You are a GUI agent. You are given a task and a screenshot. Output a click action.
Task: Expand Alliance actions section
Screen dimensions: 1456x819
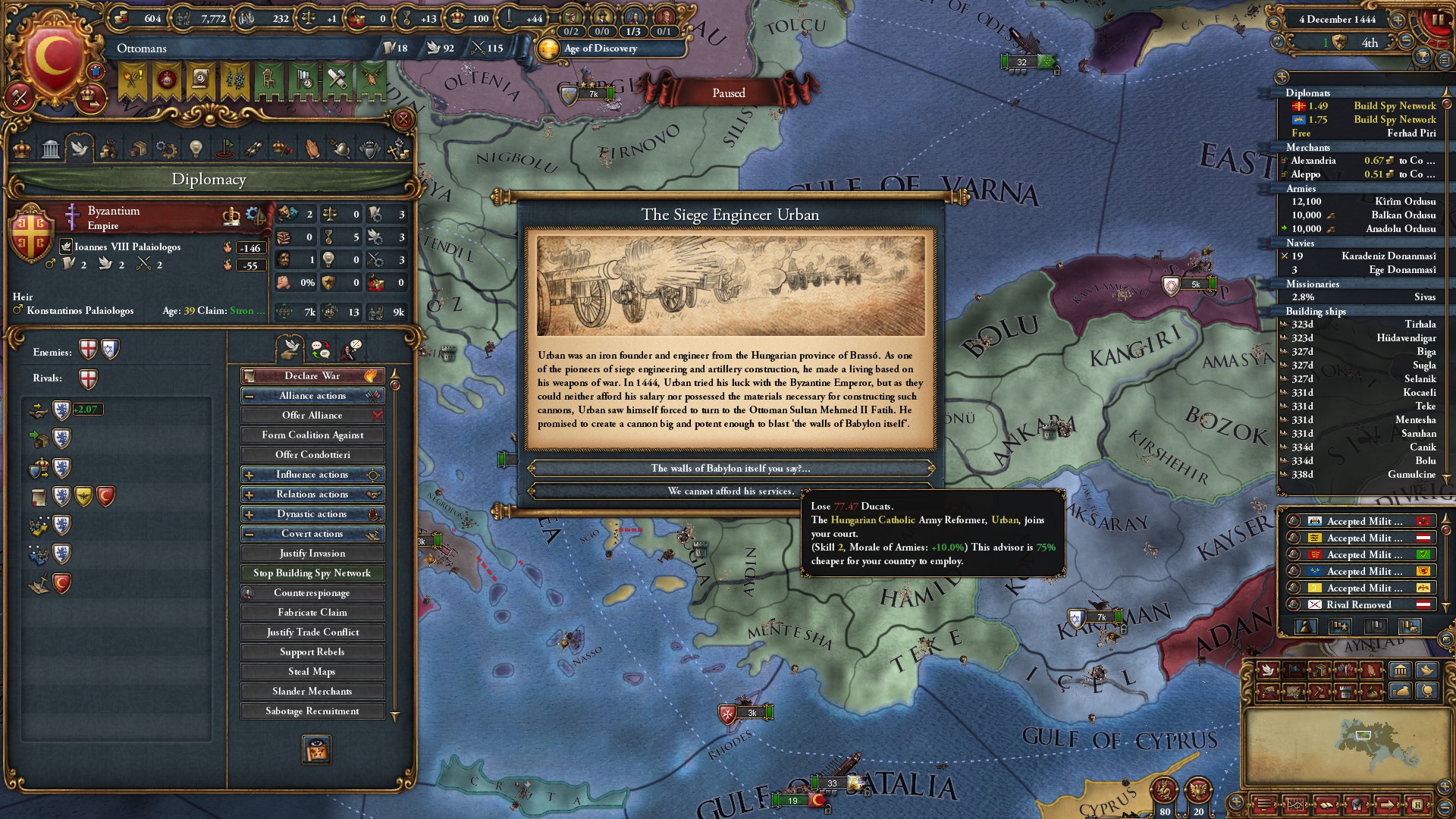pos(312,395)
